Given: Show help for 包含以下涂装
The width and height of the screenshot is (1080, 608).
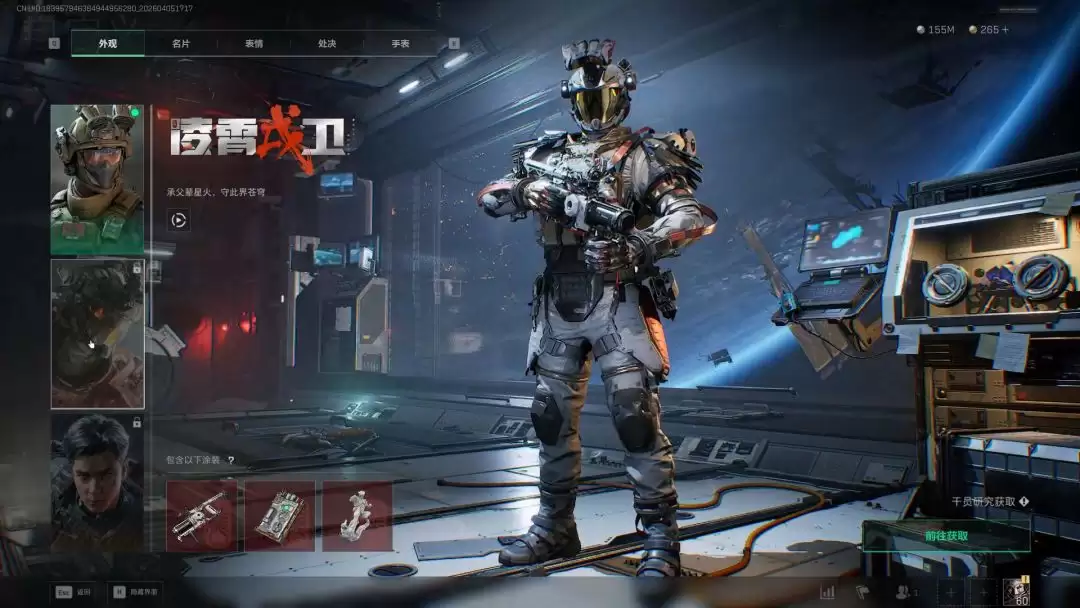Looking at the screenshot, I should point(231,461).
